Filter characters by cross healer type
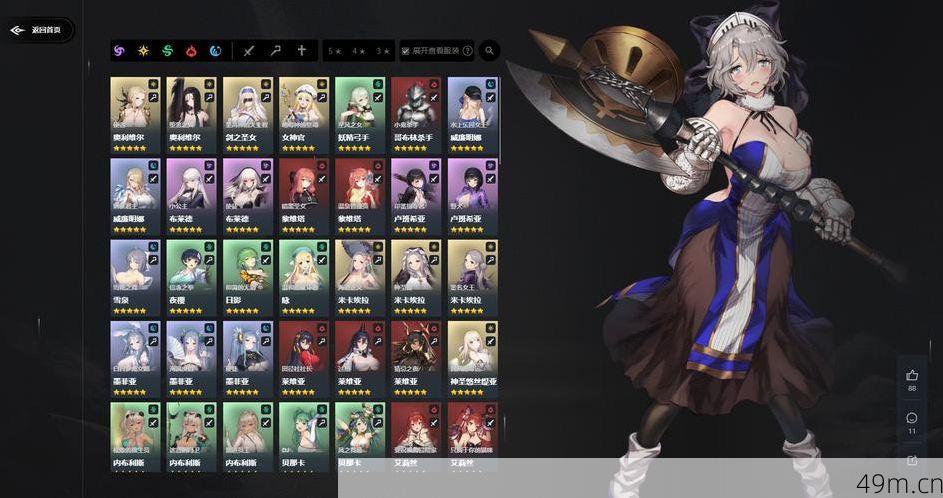Image resolution: width=943 pixels, height=498 pixels. (301, 51)
